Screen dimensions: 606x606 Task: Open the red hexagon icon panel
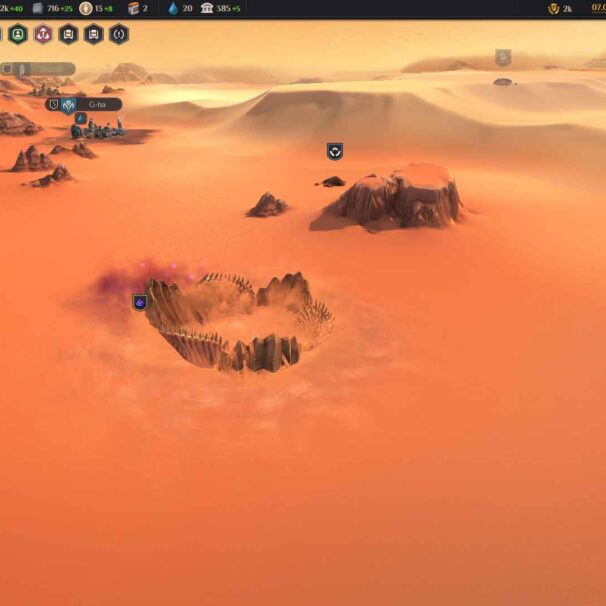[43, 34]
